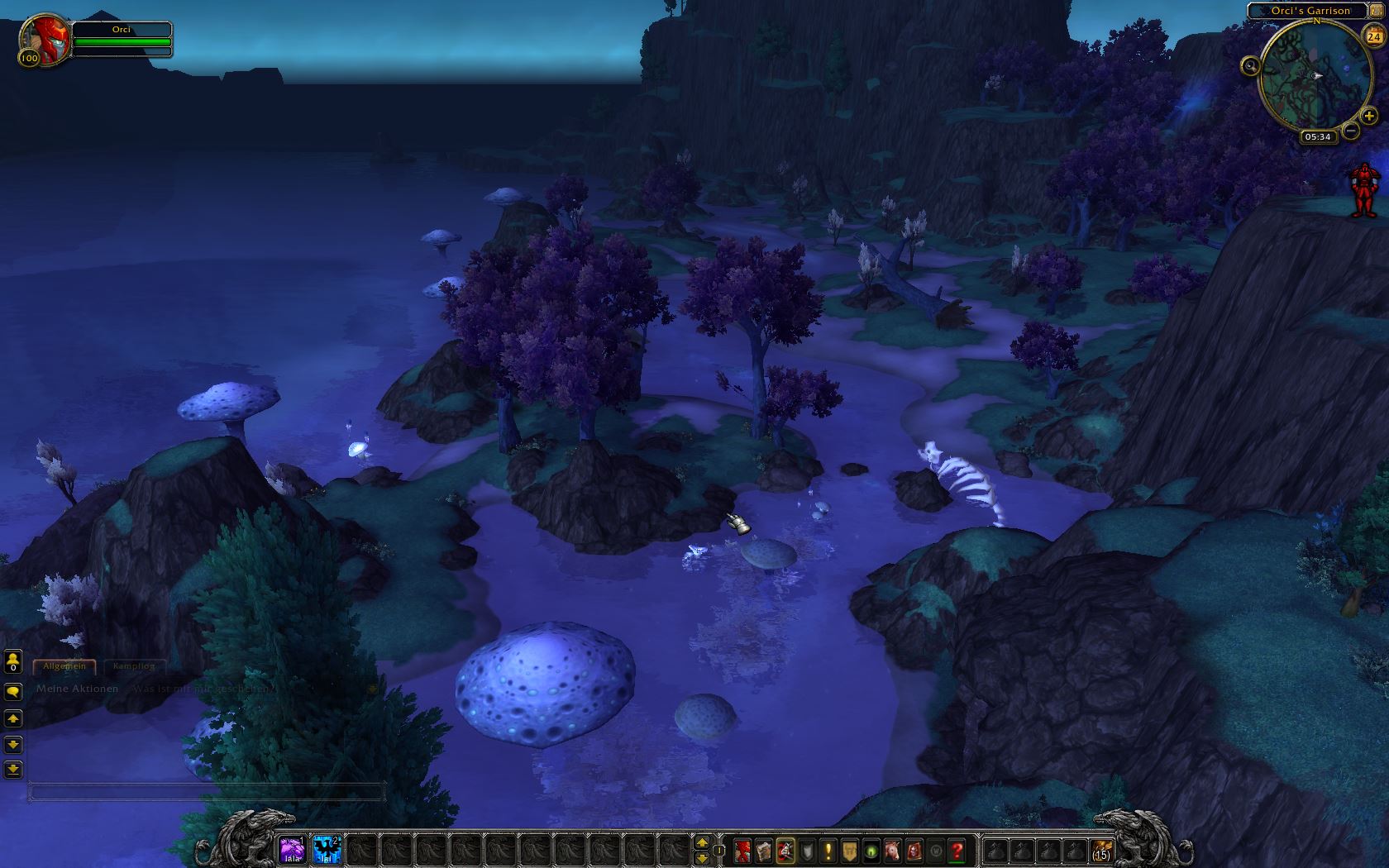Viewport: 1389px width, 868px height.
Task: Click the chat input field
Action: coord(207,792)
